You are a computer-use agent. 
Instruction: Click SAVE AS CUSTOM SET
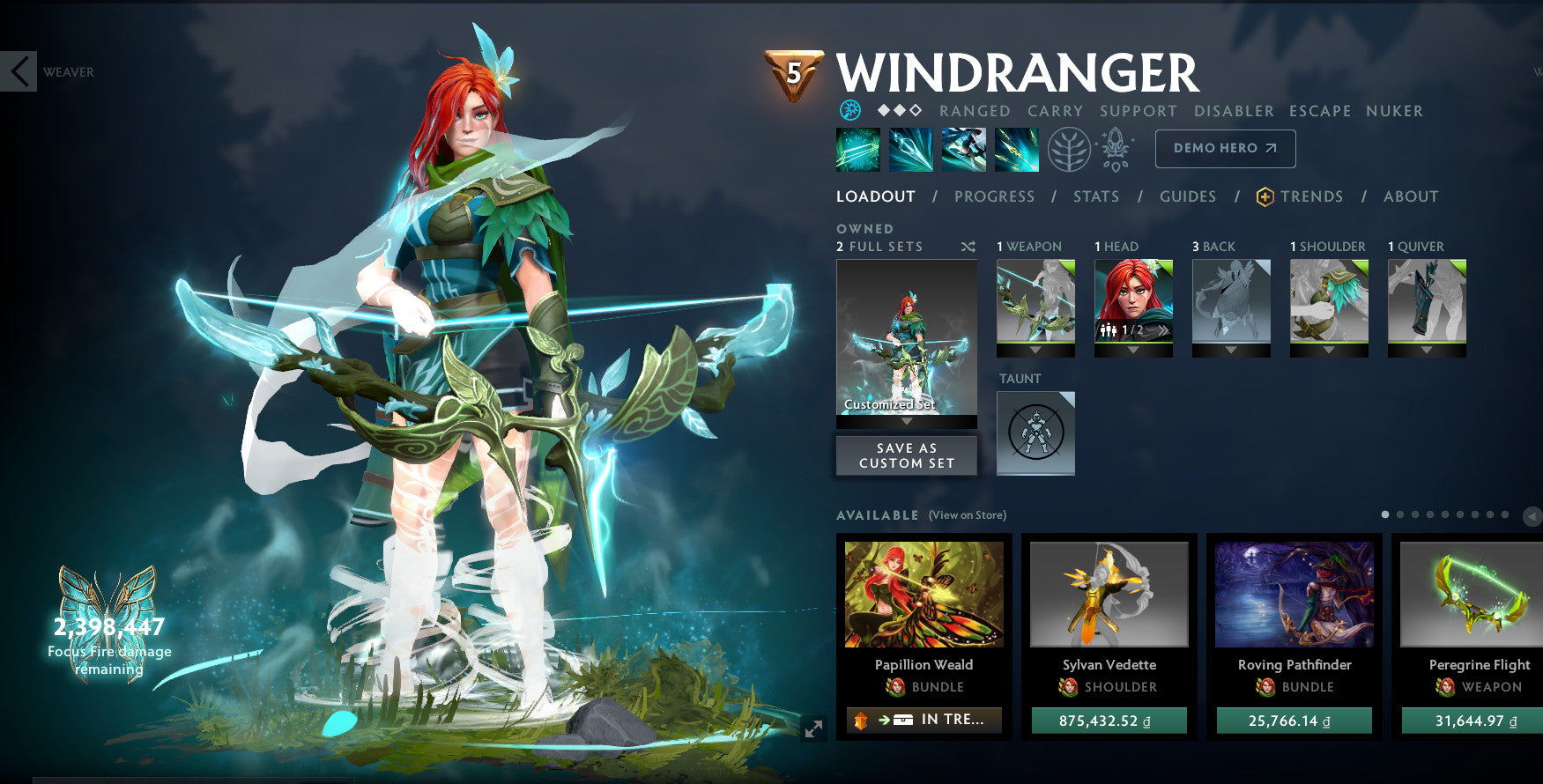(x=906, y=455)
